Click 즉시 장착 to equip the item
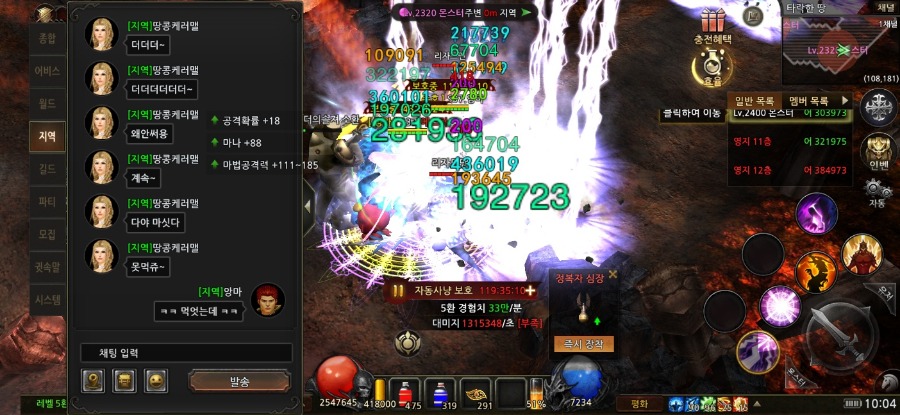The height and width of the screenshot is (415, 900). tap(581, 343)
